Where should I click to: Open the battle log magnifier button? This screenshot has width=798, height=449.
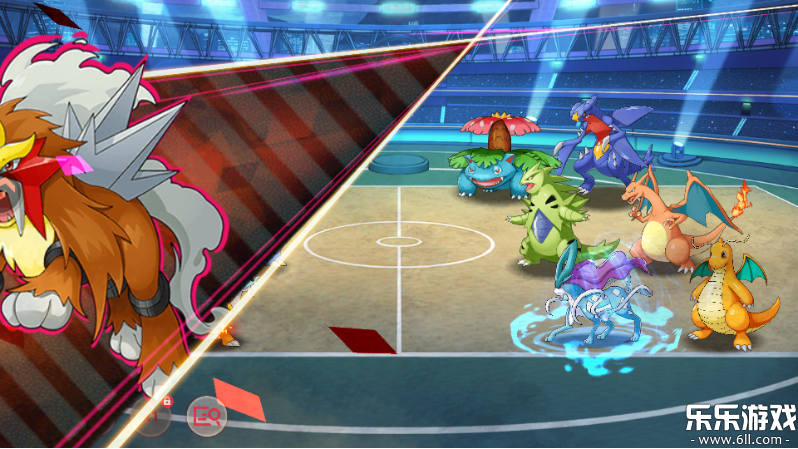click(209, 414)
